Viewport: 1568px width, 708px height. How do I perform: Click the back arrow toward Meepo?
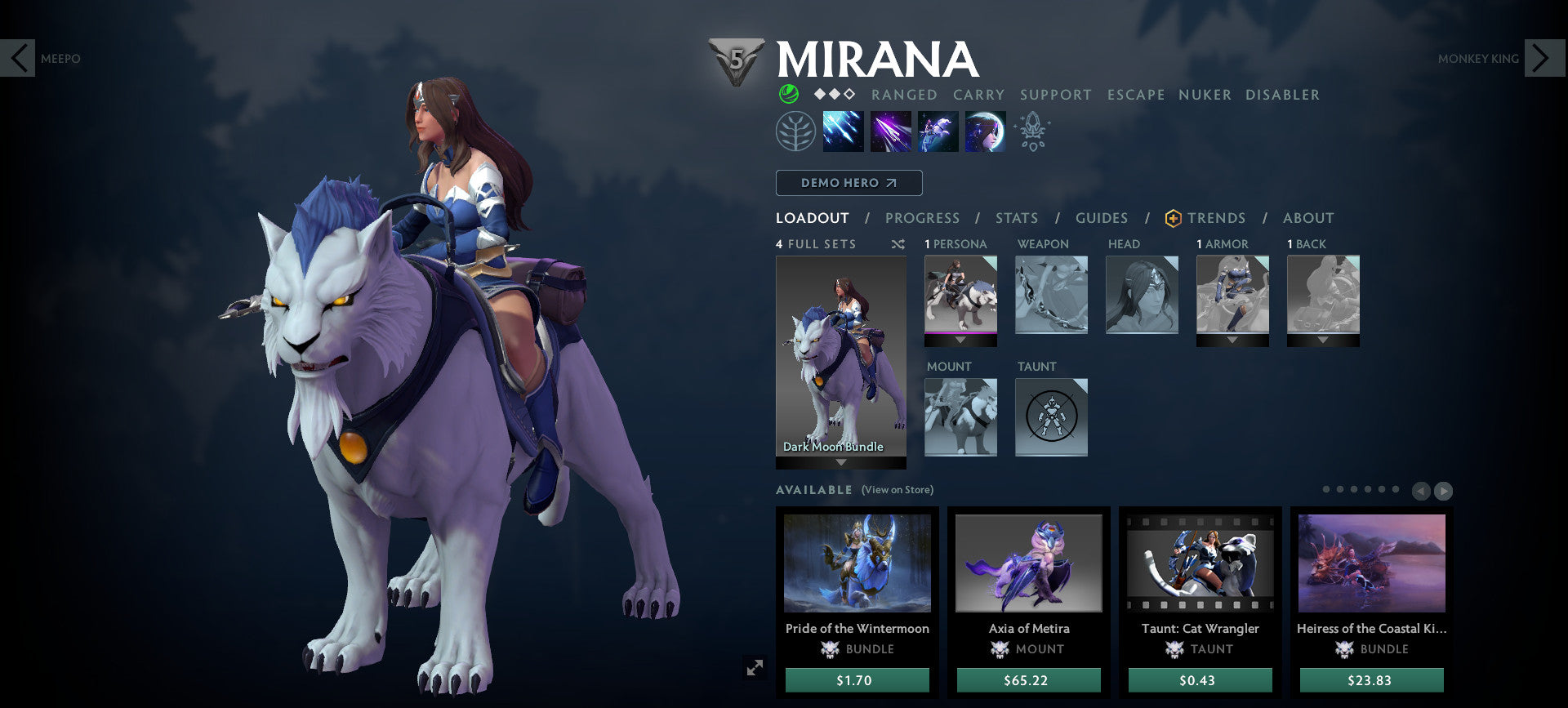(x=18, y=58)
